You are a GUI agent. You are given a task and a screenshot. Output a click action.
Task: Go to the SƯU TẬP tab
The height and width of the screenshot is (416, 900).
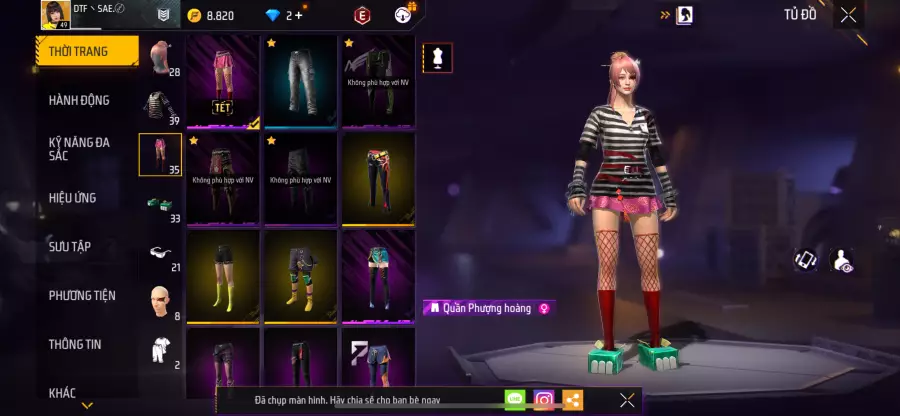click(70, 246)
